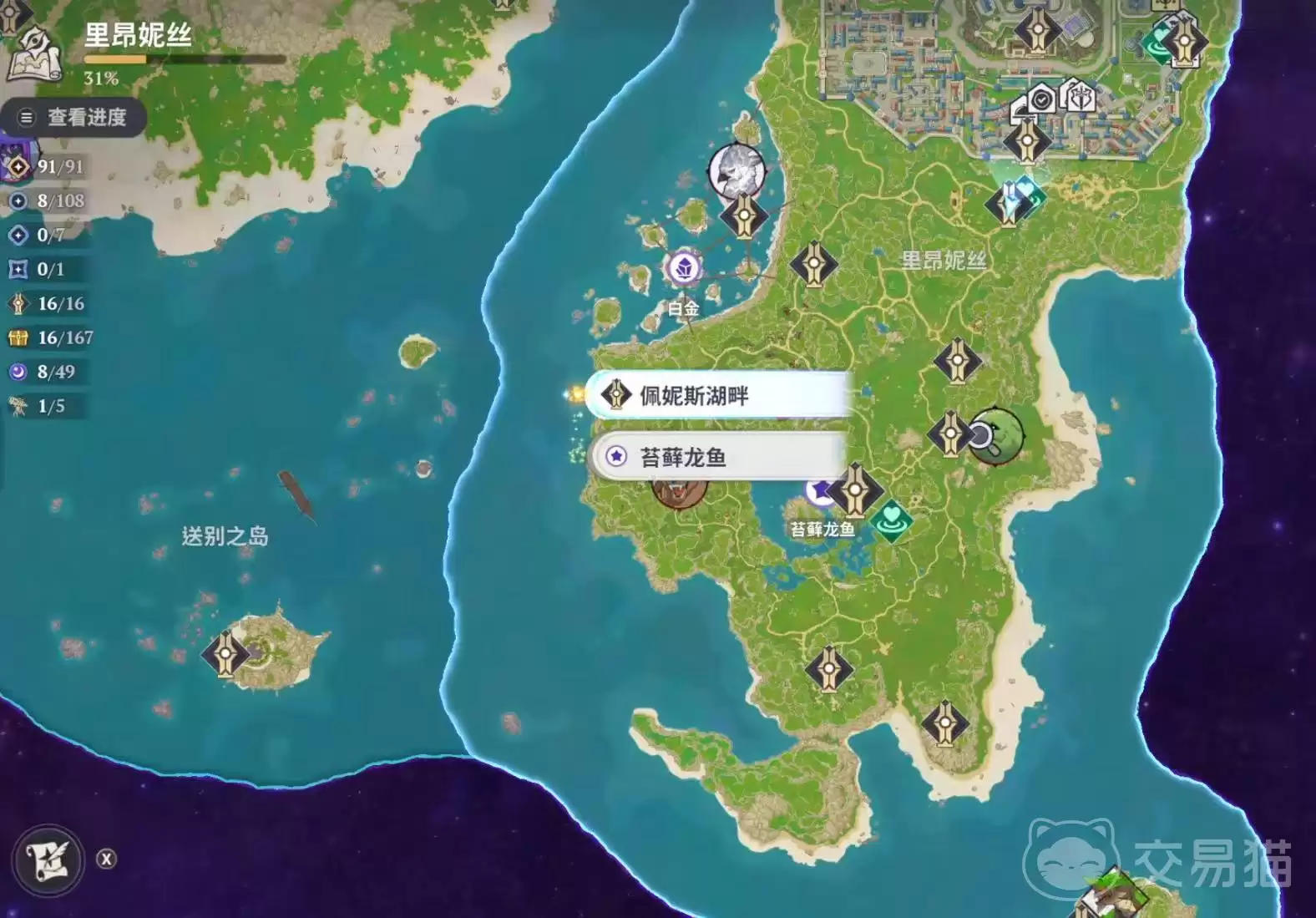Open the map book icon at top left
This screenshot has width=1316, height=918.
point(35,52)
